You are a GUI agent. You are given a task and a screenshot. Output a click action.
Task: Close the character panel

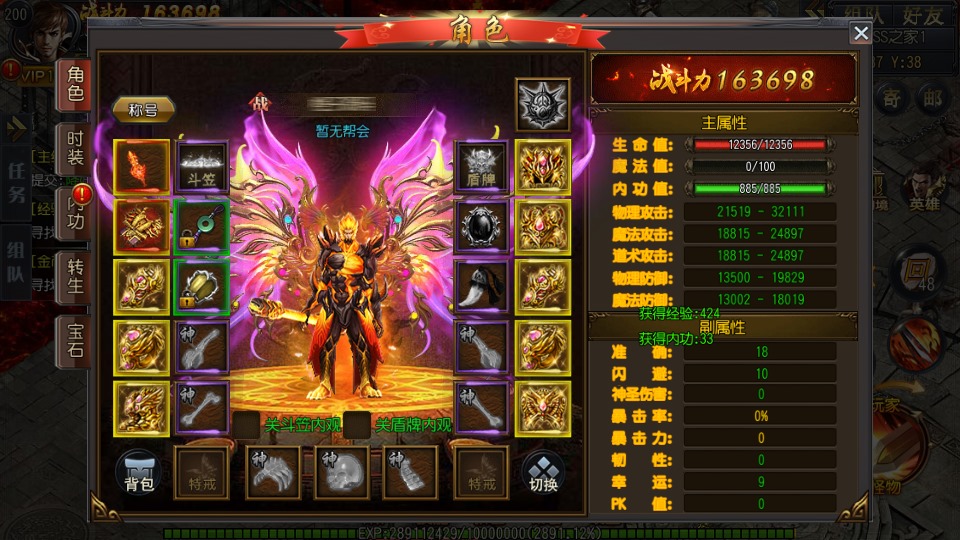[x=860, y=34]
